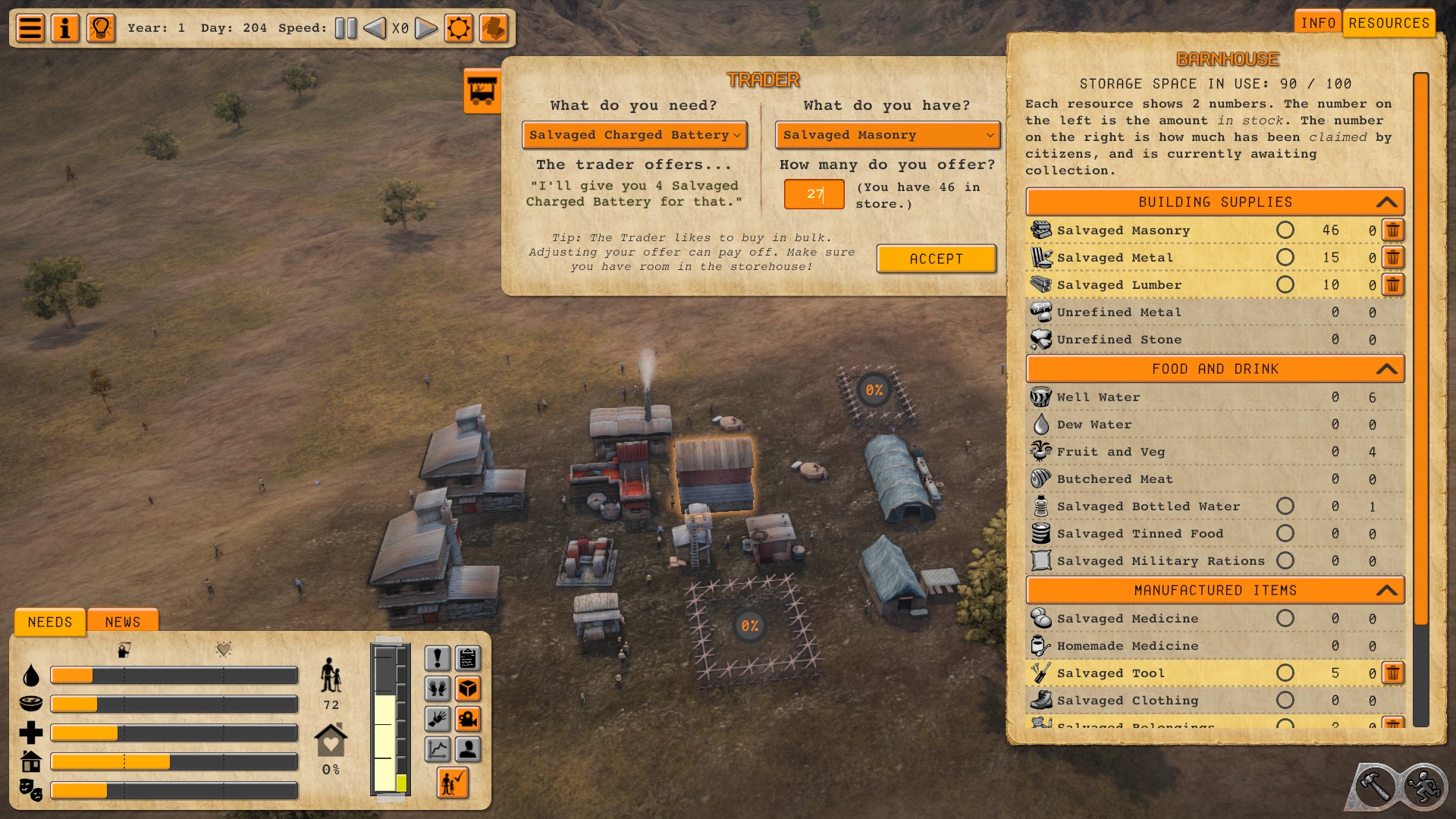Pause the game speed
Screen dimensions: 1456x819
click(x=346, y=29)
